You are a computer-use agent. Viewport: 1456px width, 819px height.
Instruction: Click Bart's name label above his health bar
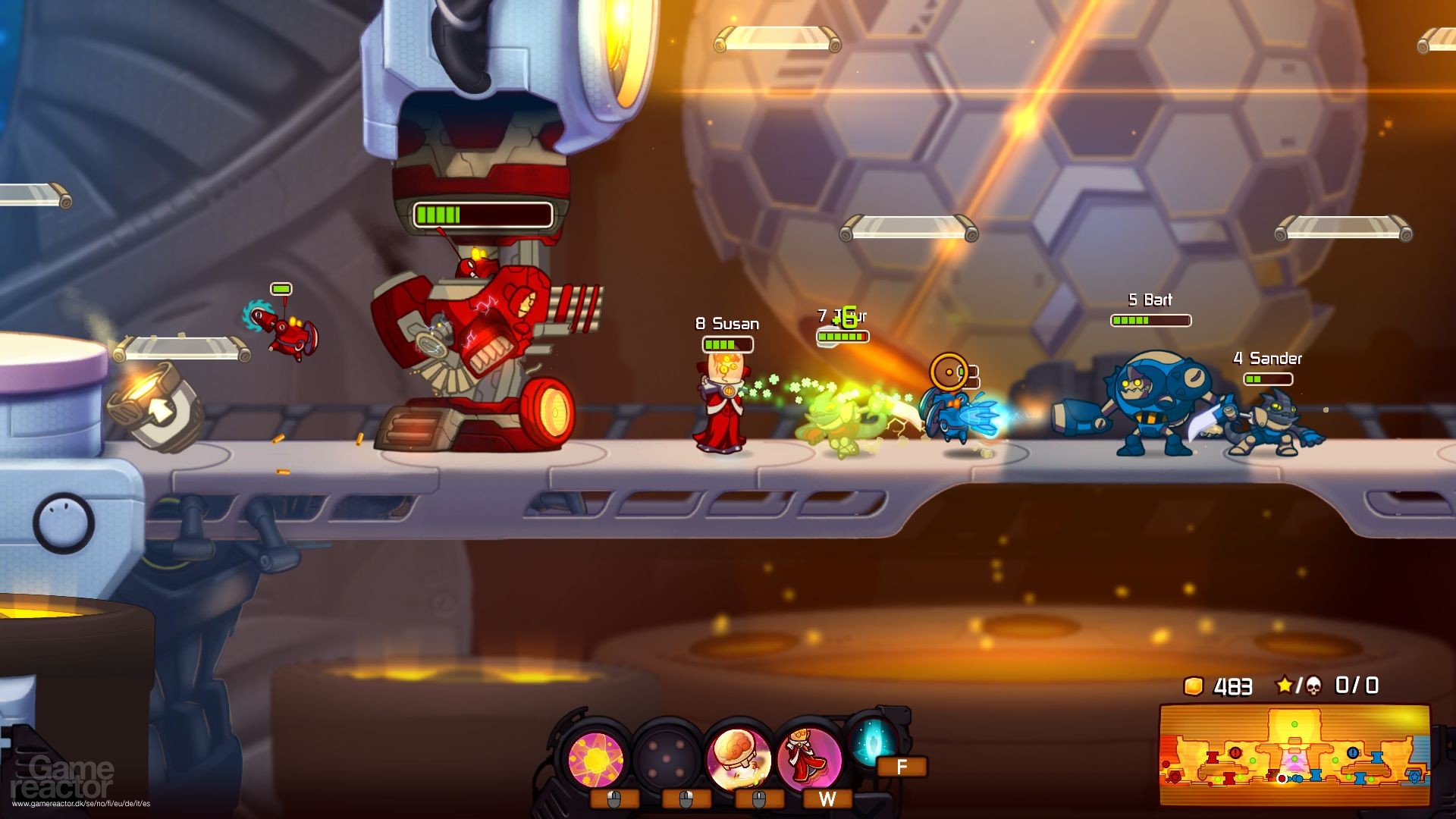1148,300
